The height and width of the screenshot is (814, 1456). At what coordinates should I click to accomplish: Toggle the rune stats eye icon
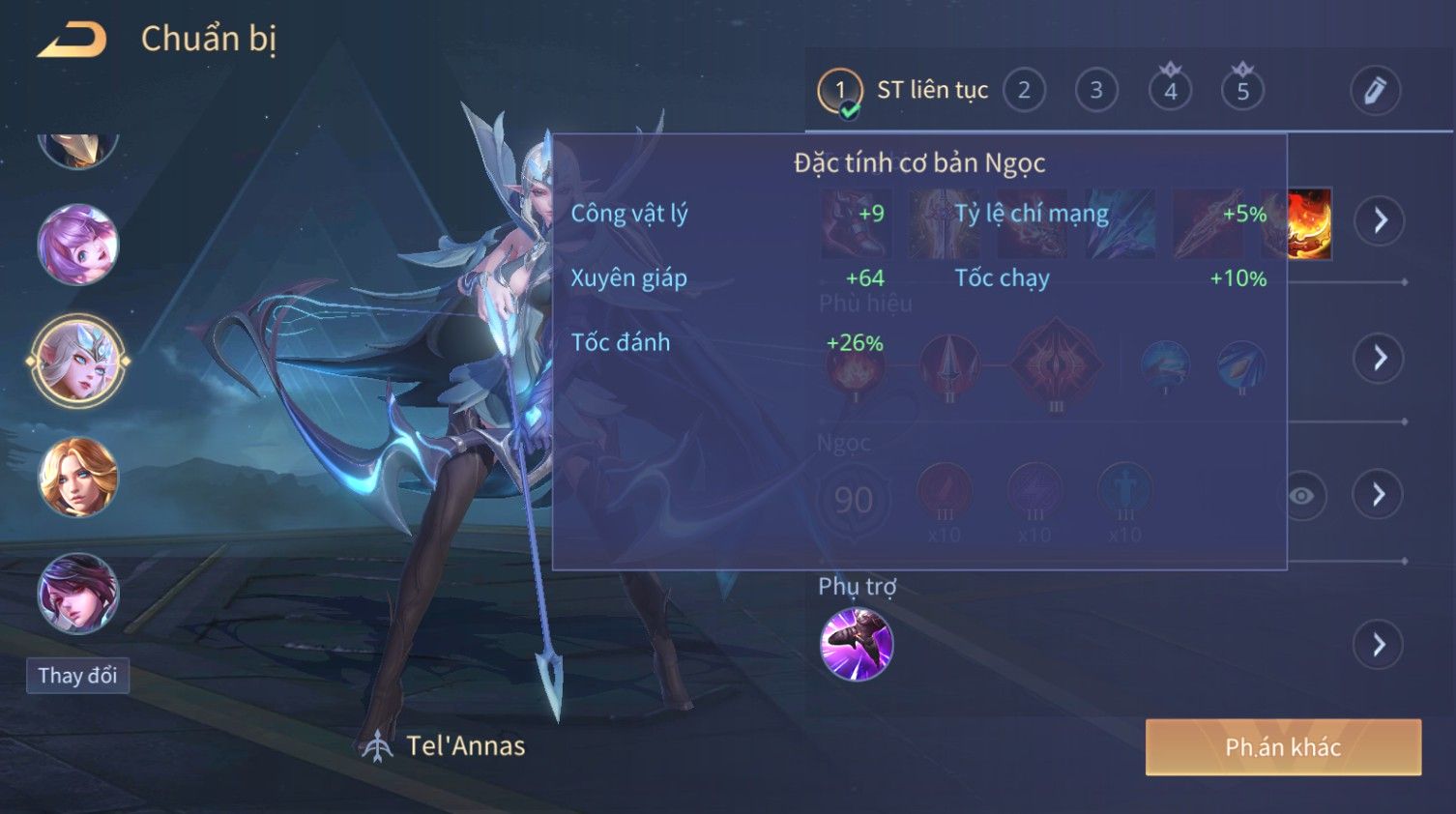point(1302,496)
